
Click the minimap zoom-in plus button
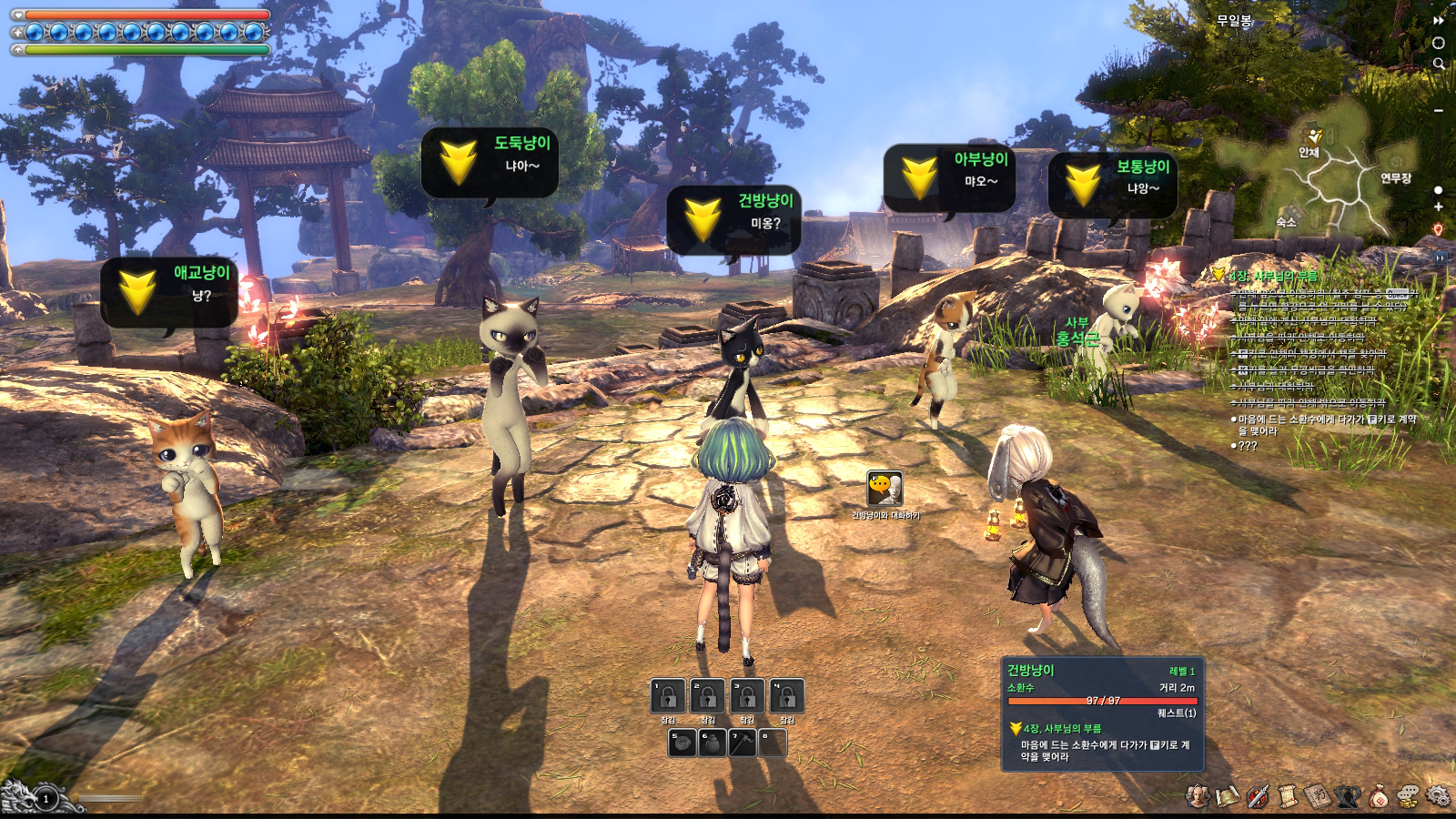[1439, 207]
